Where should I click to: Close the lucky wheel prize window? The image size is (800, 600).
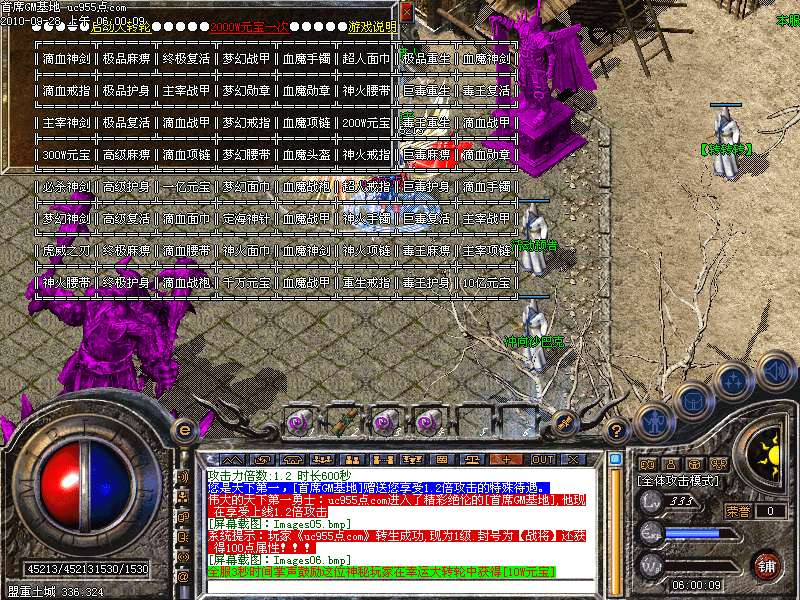pyautogui.click(x=407, y=10)
